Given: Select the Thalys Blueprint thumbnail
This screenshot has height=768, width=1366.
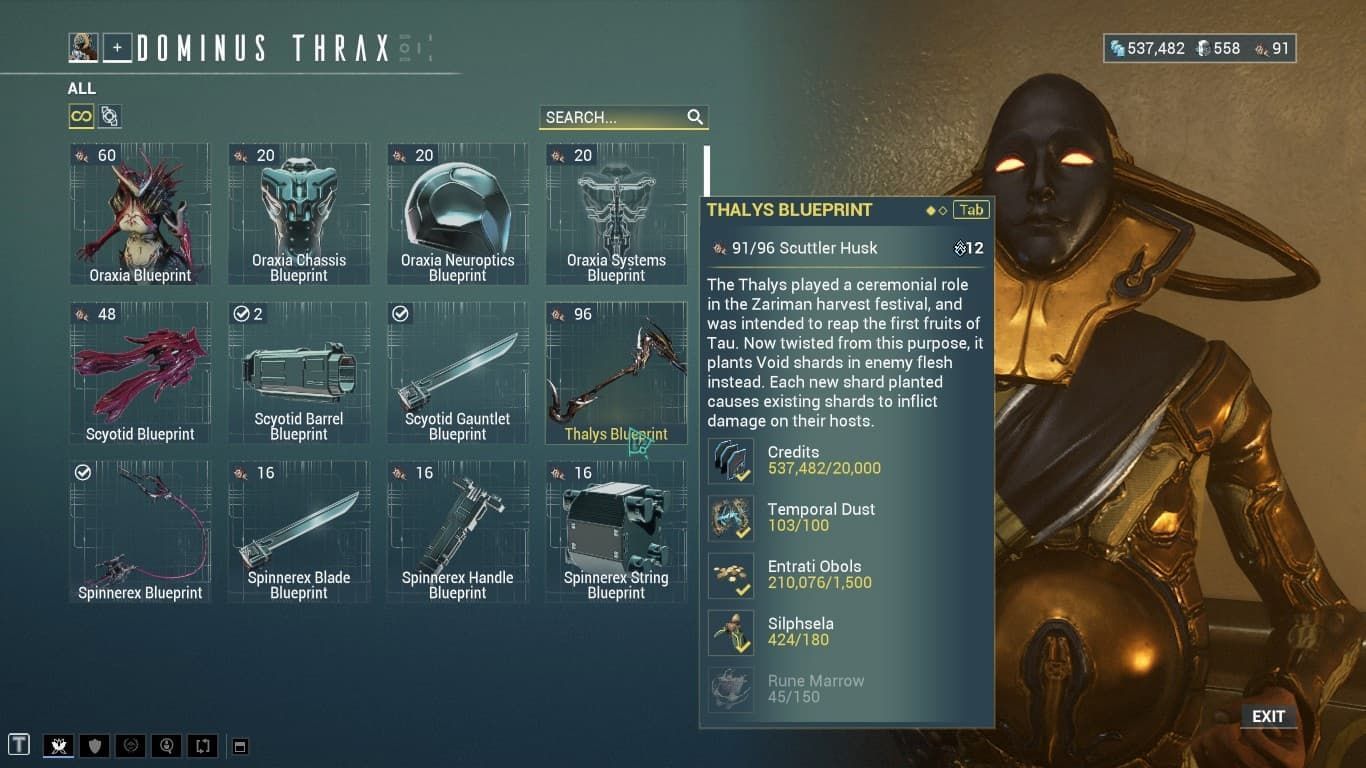Looking at the screenshot, I should (x=616, y=370).
